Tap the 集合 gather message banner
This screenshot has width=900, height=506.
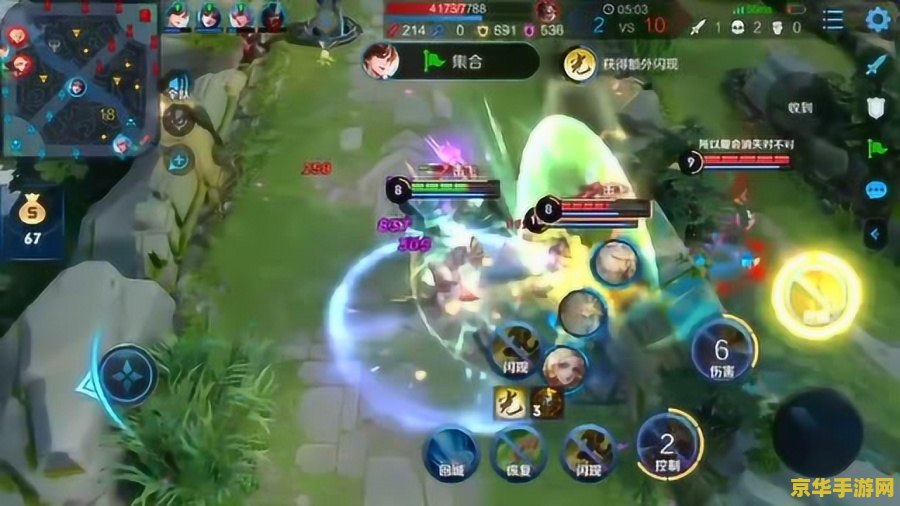tap(450, 61)
